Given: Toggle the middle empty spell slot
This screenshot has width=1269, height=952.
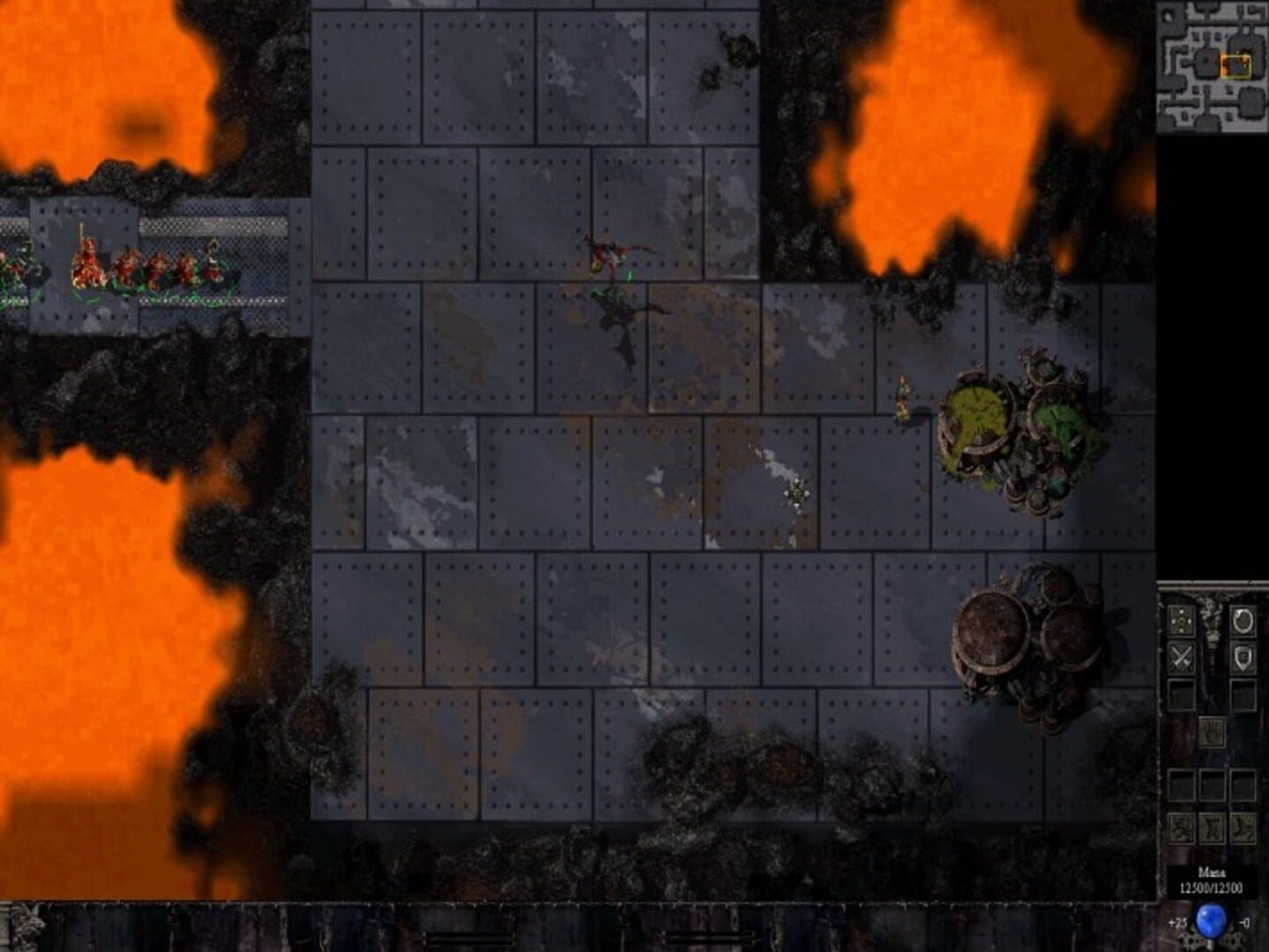Looking at the screenshot, I should tap(1213, 784).
